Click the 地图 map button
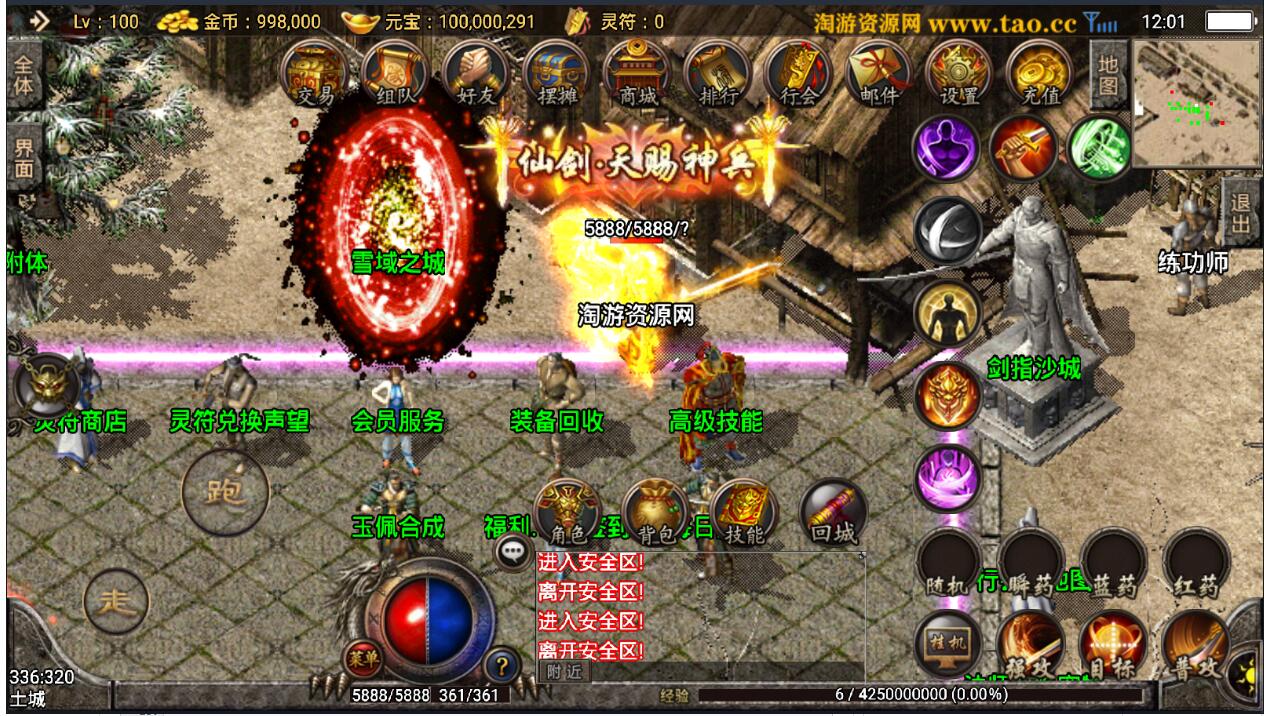This screenshot has width=1264, height=716. click(1107, 74)
